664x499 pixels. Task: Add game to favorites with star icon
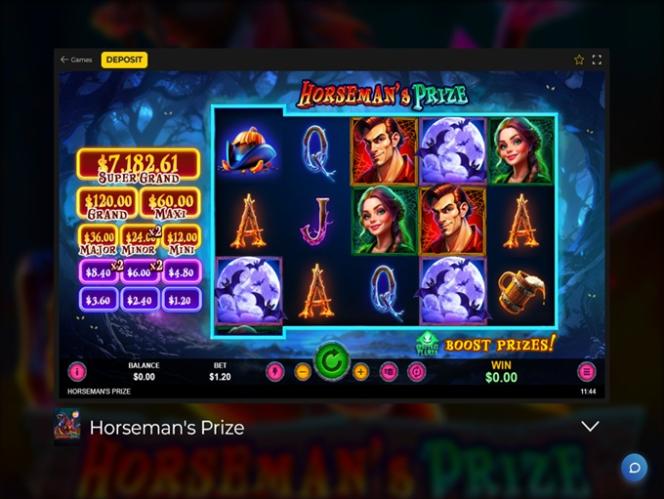point(579,60)
